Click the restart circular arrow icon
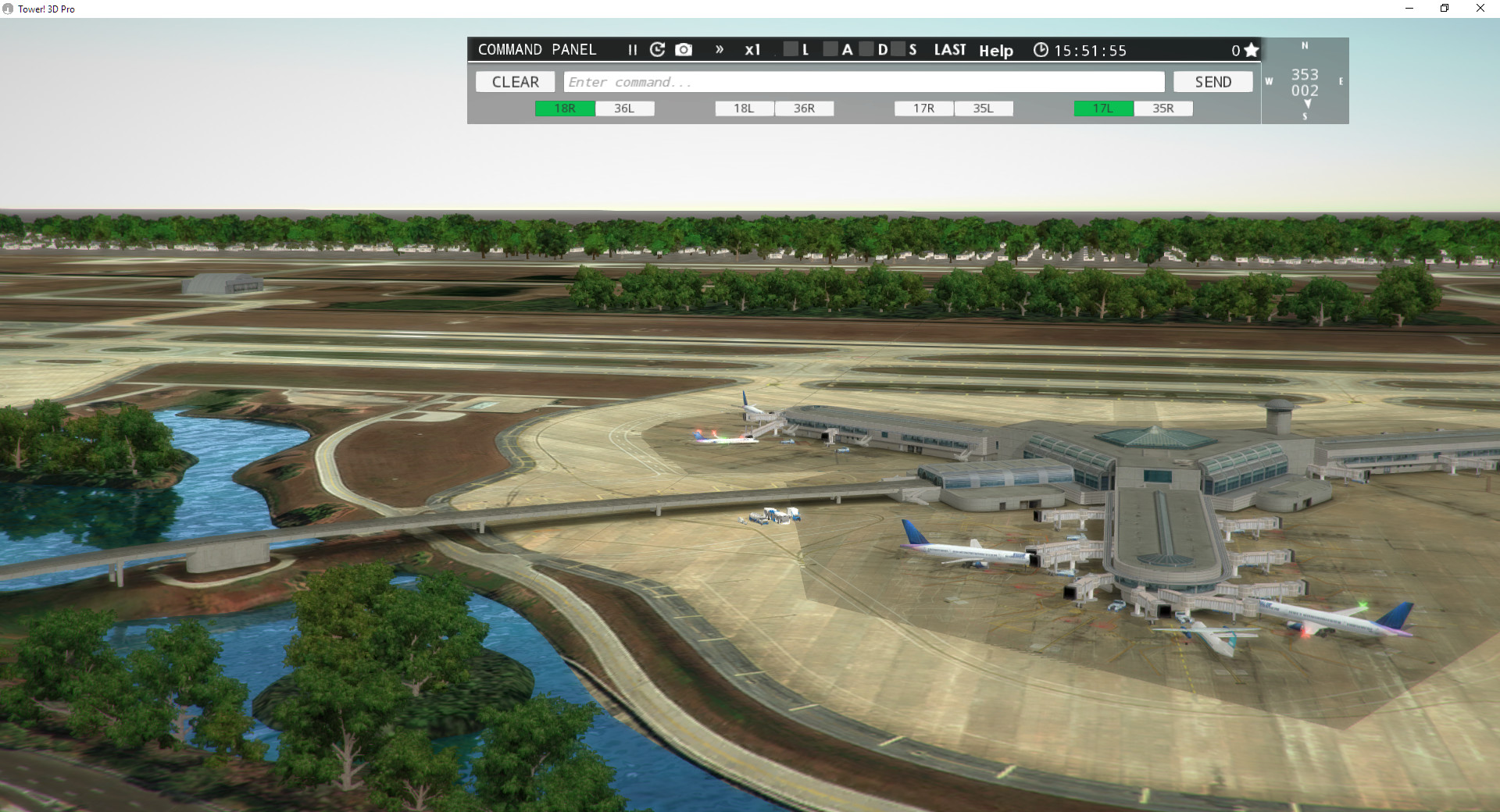Image resolution: width=1500 pixels, height=812 pixels. pyautogui.click(x=657, y=49)
